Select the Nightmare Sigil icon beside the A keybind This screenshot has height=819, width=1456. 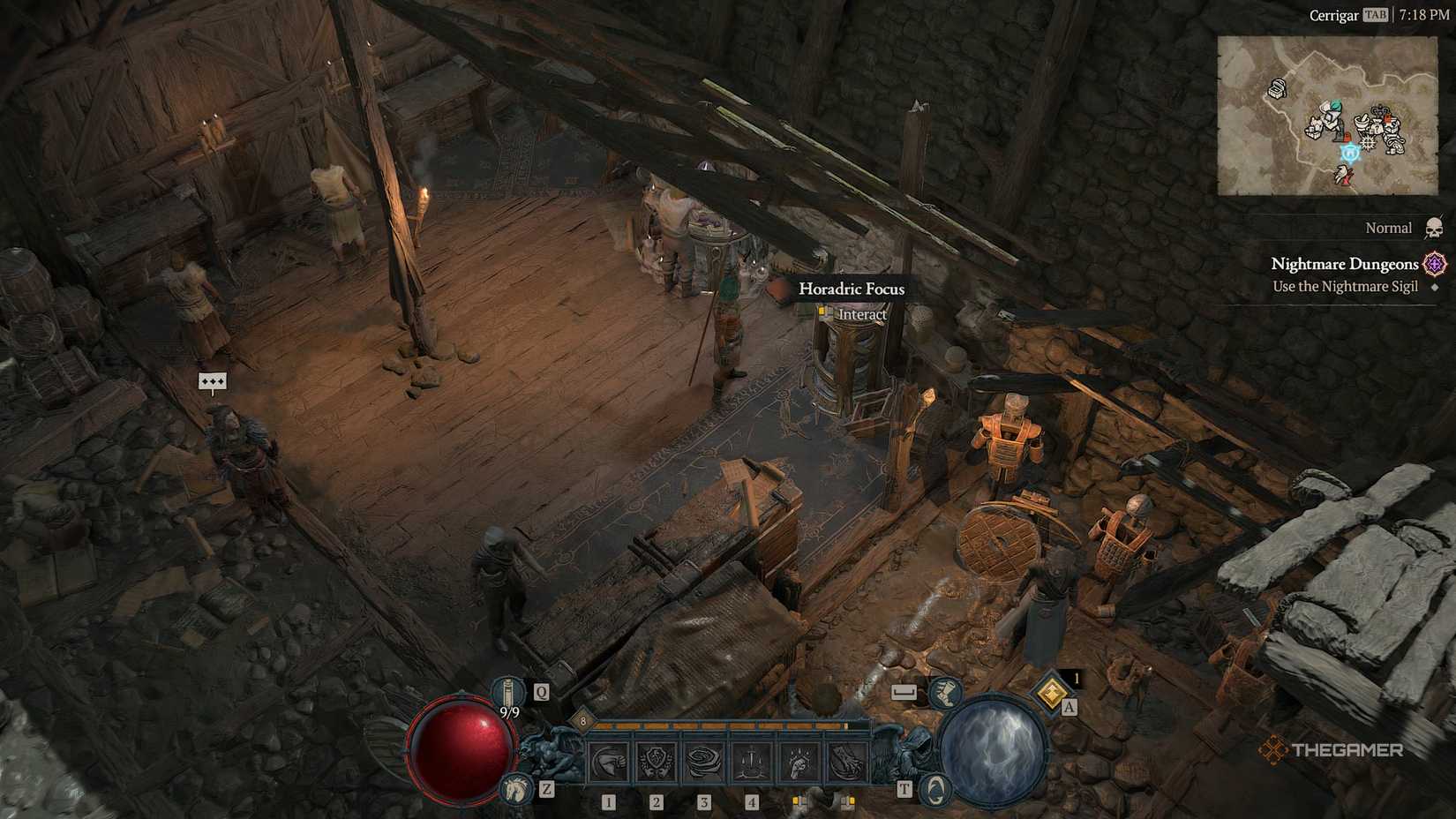coord(1050,694)
